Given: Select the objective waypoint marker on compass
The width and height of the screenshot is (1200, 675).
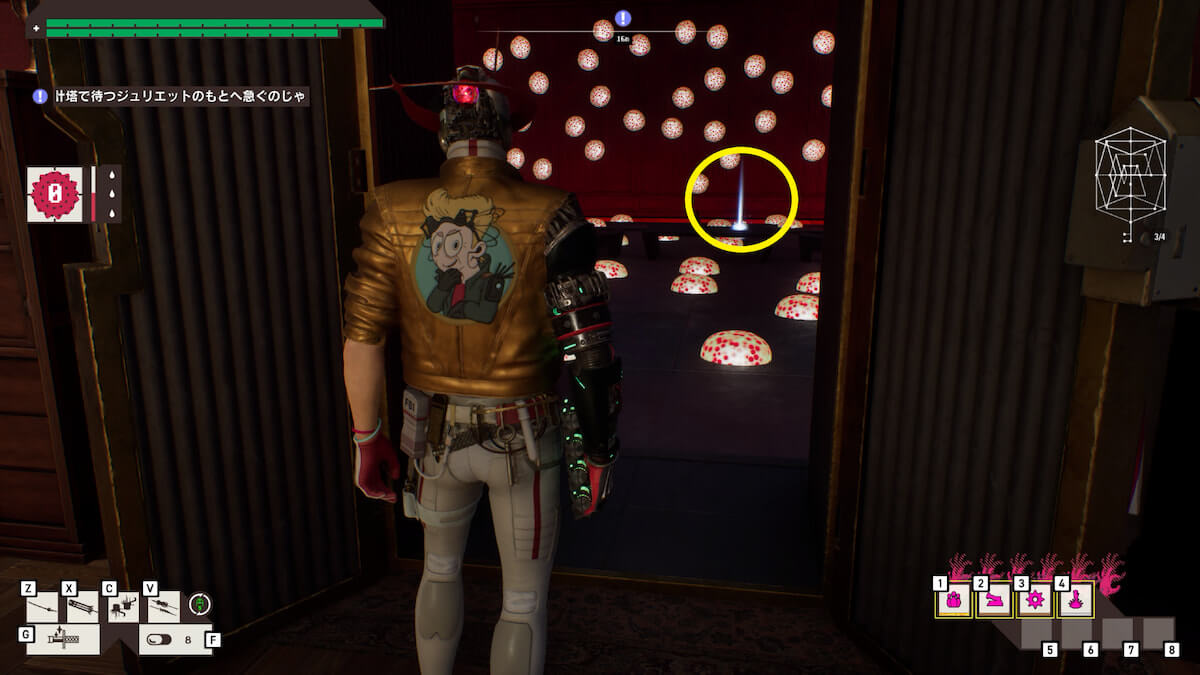Looking at the screenshot, I should tap(623, 18).
